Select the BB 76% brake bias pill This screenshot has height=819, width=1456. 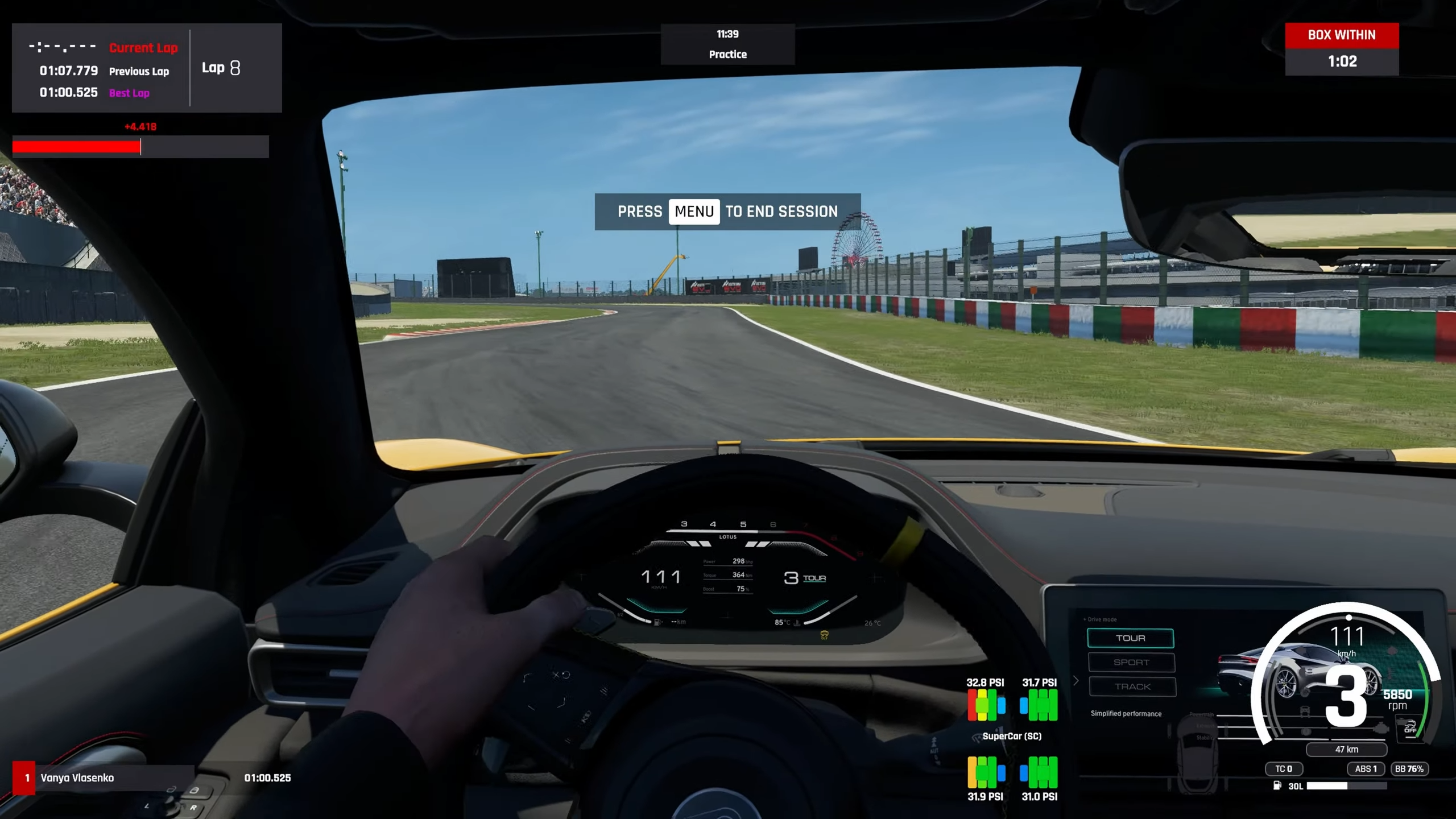point(1409,769)
